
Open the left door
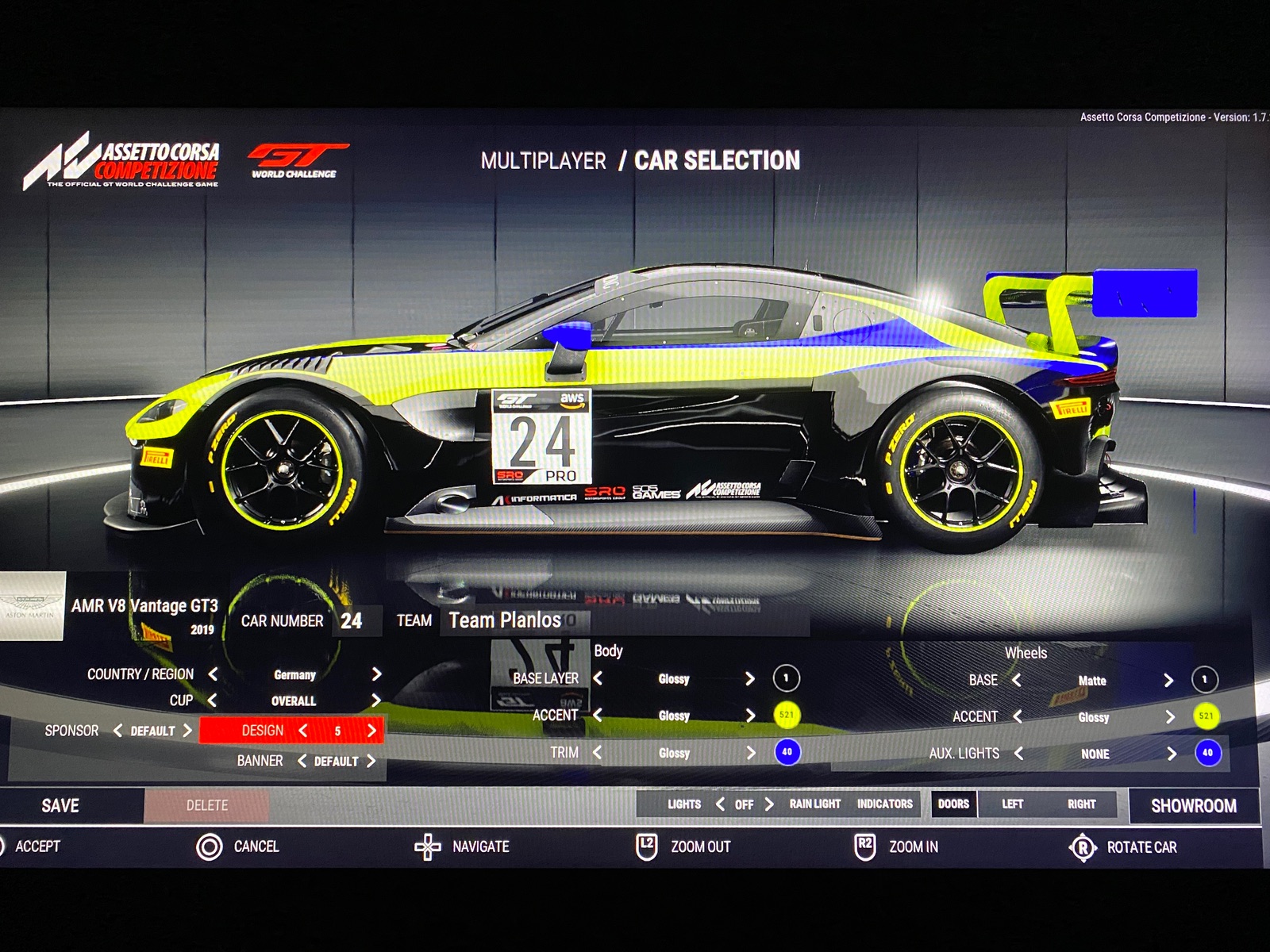click(1012, 804)
